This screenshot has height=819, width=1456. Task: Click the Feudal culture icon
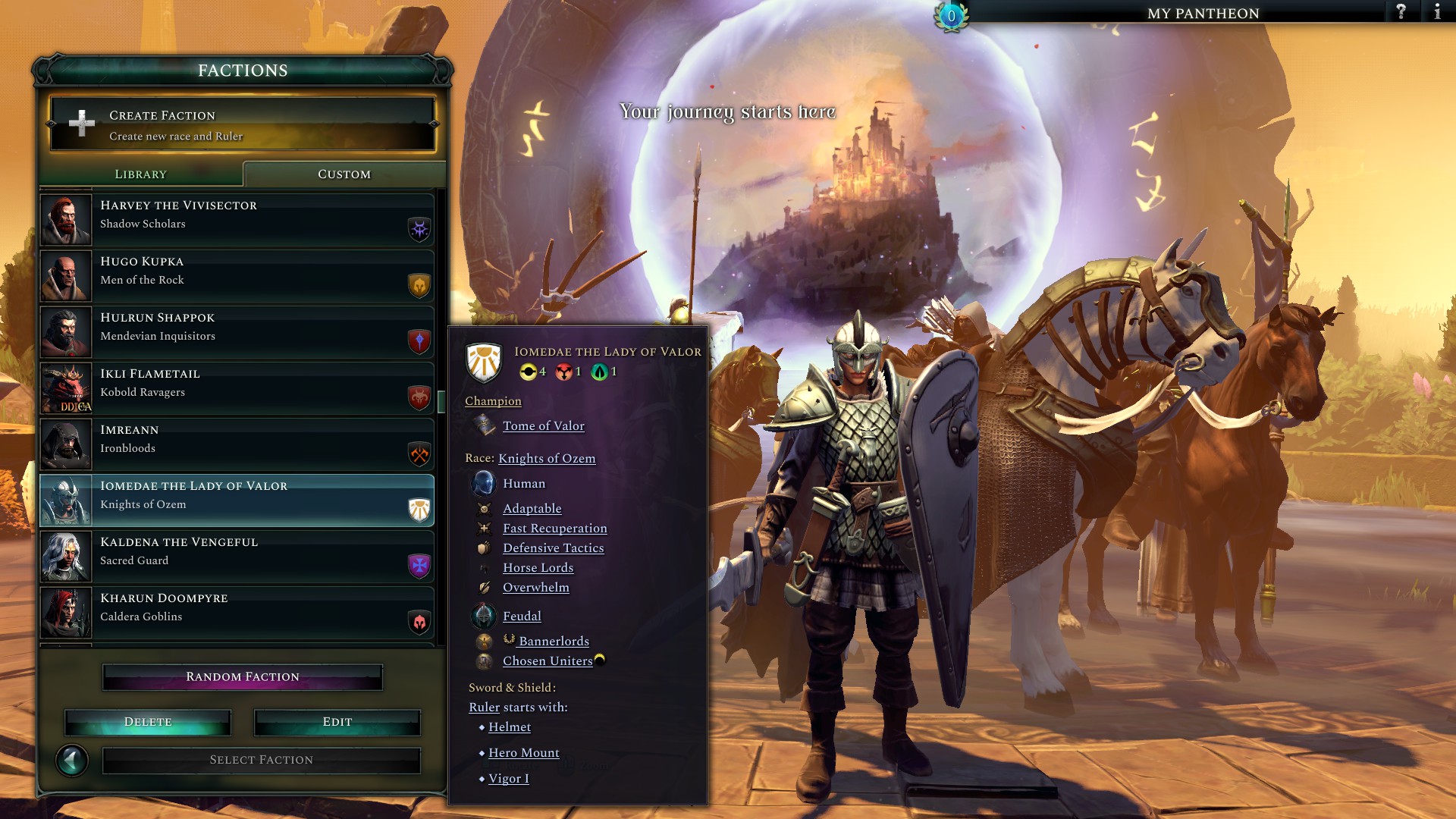483,616
